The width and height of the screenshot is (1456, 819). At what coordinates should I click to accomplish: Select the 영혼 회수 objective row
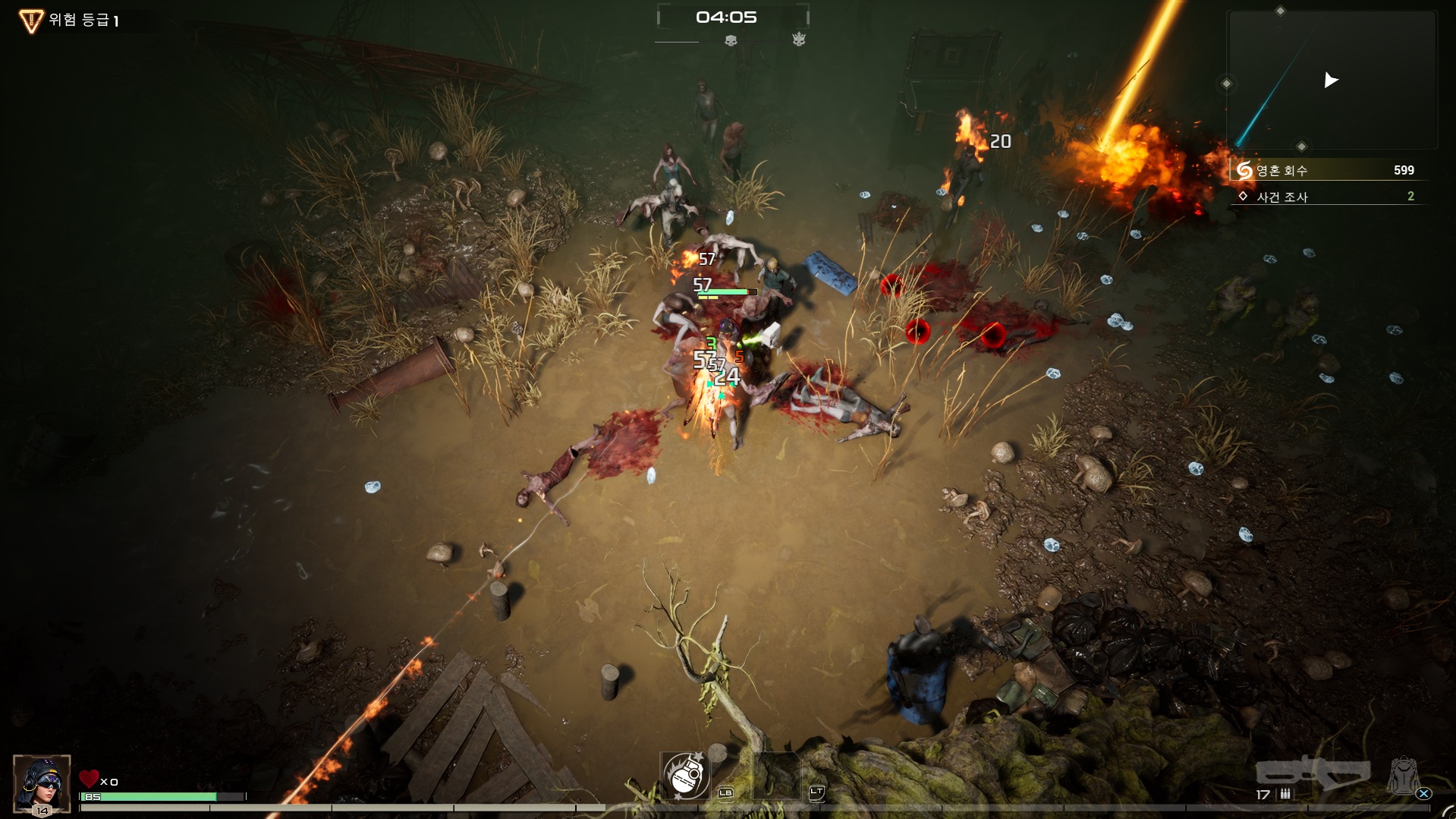coord(1327,170)
